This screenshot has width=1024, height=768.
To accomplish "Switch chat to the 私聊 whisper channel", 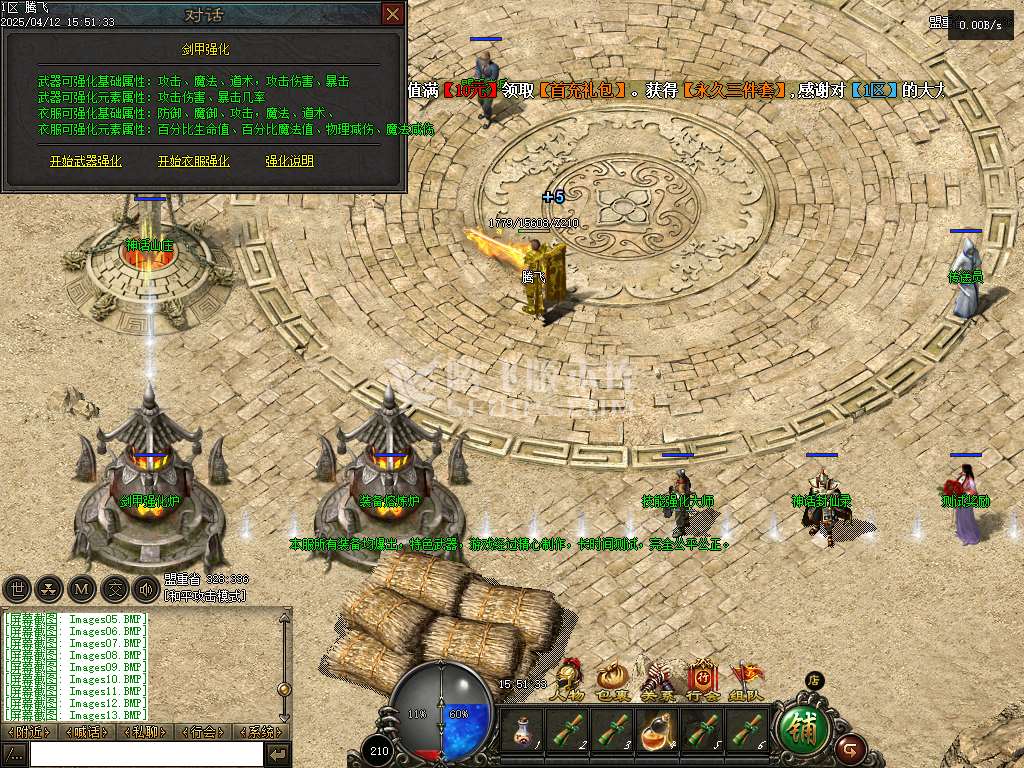I will tap(145, 732).
